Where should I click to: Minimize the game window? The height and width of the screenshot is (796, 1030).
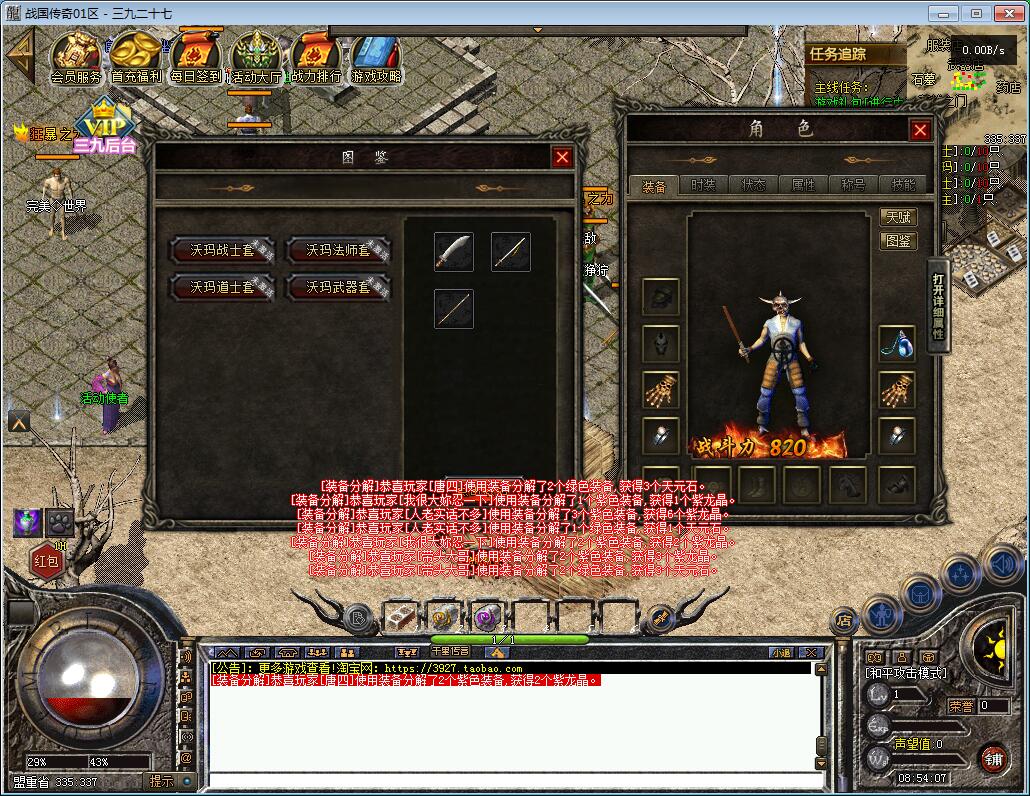pyautogui.click(x=943, y=13)
